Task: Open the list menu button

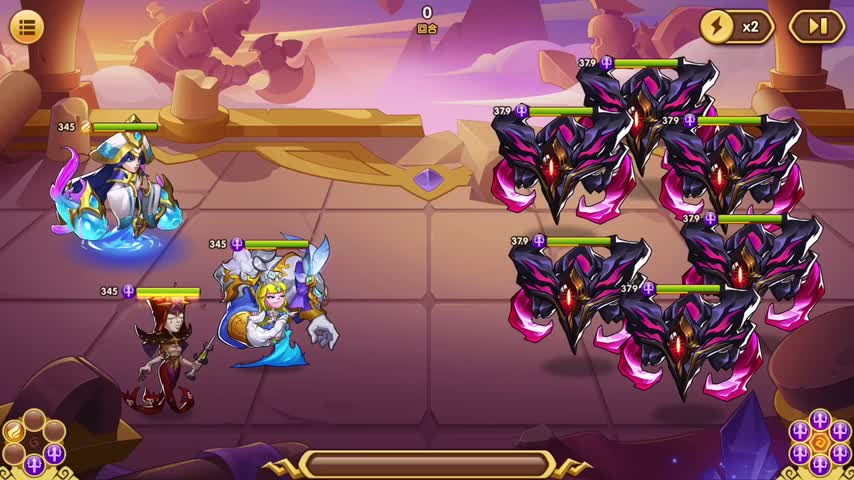Action: [26, 27]
